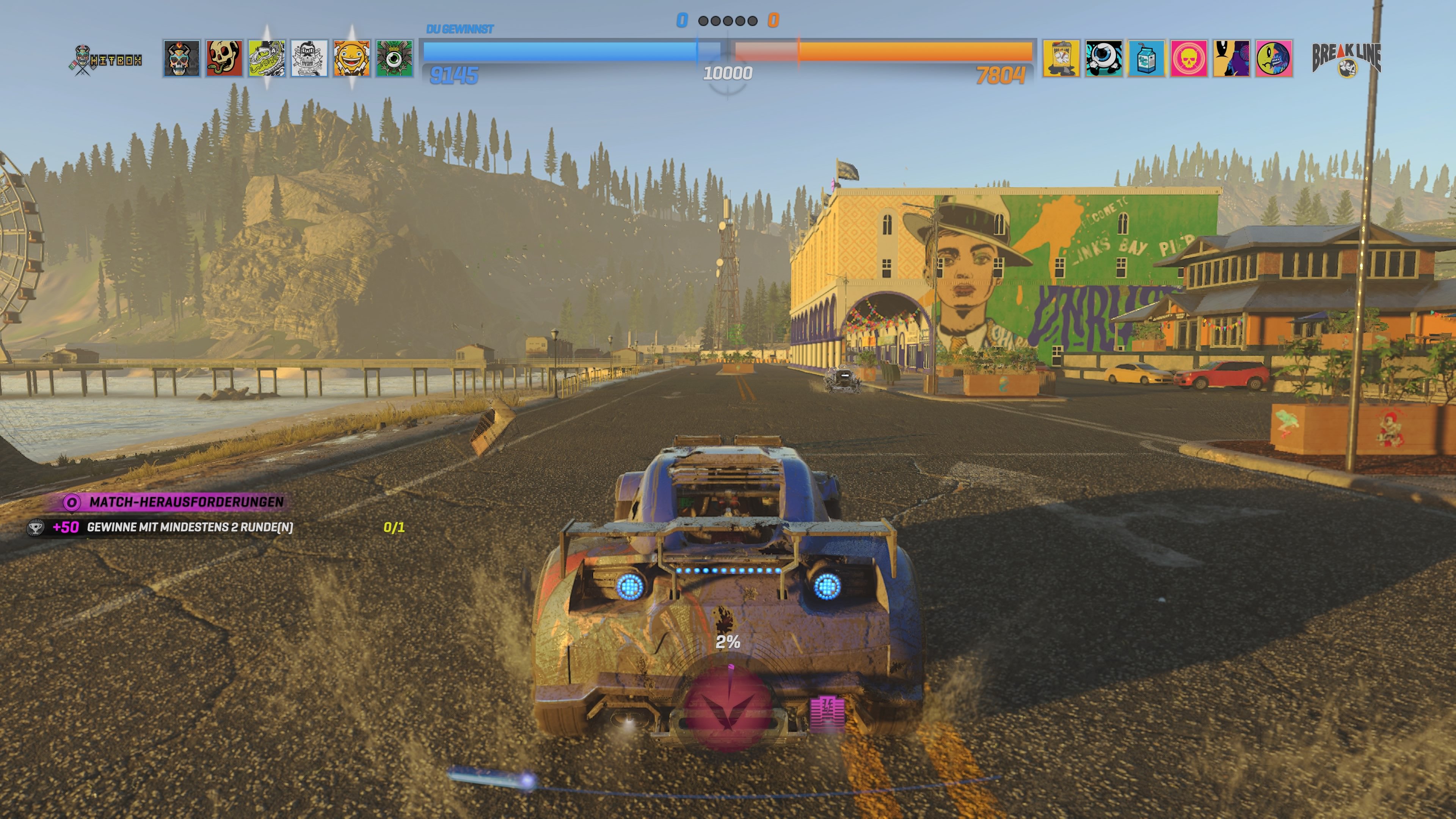Select the Break Line oil-can avatar
1456x819 pixels.
[1062, 60]
